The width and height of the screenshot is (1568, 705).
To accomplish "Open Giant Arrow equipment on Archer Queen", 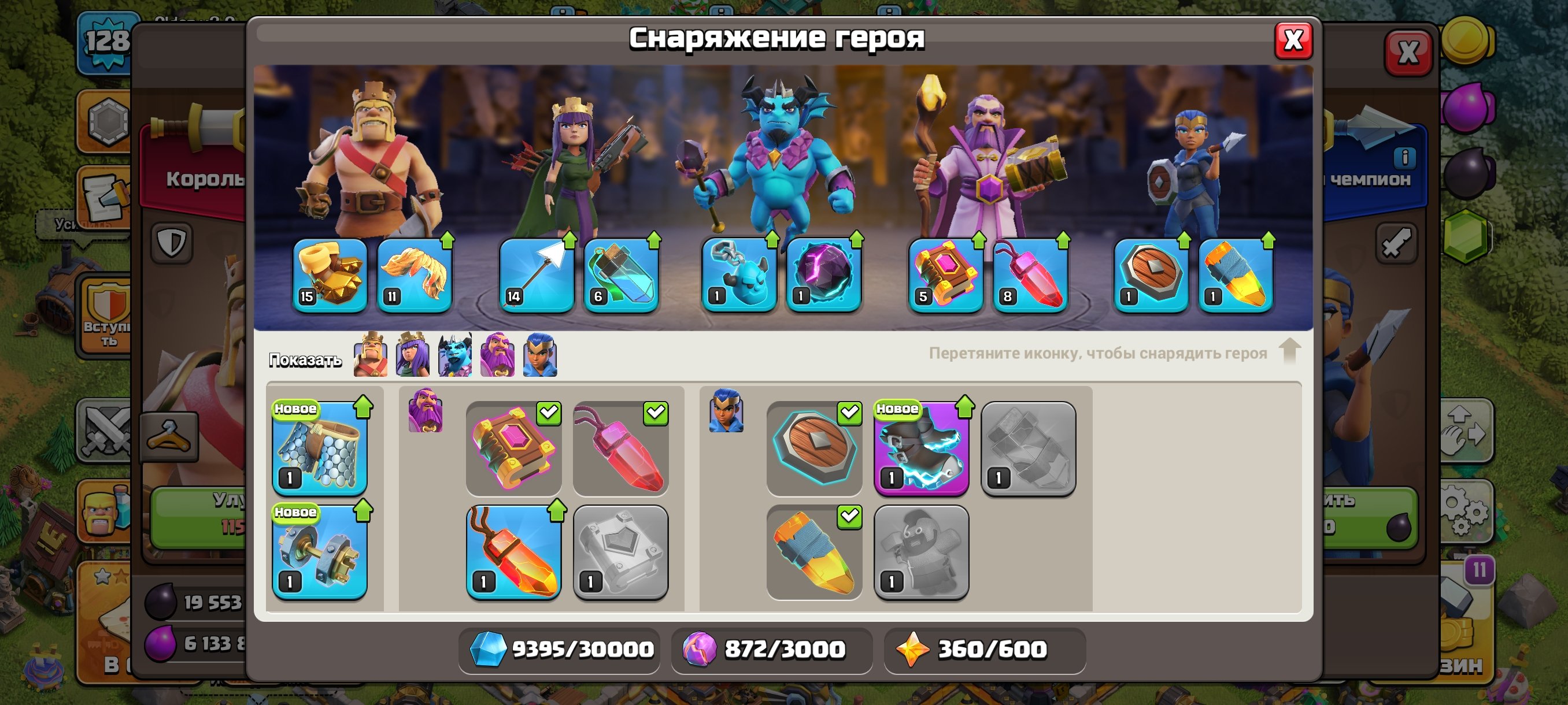I will (x=537, y=275).
